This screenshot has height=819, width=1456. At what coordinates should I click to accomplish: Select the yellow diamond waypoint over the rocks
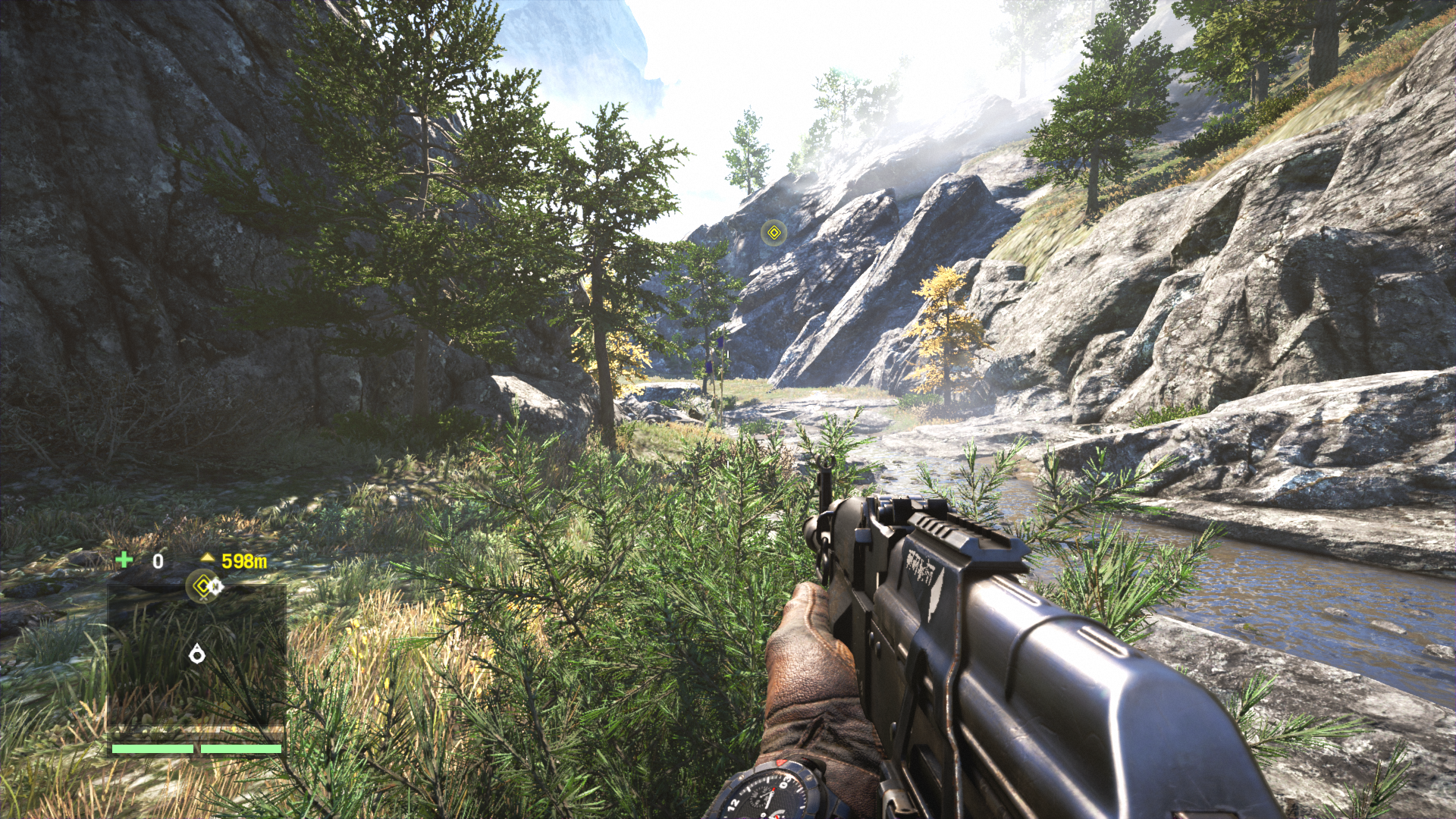pos(773,232)
